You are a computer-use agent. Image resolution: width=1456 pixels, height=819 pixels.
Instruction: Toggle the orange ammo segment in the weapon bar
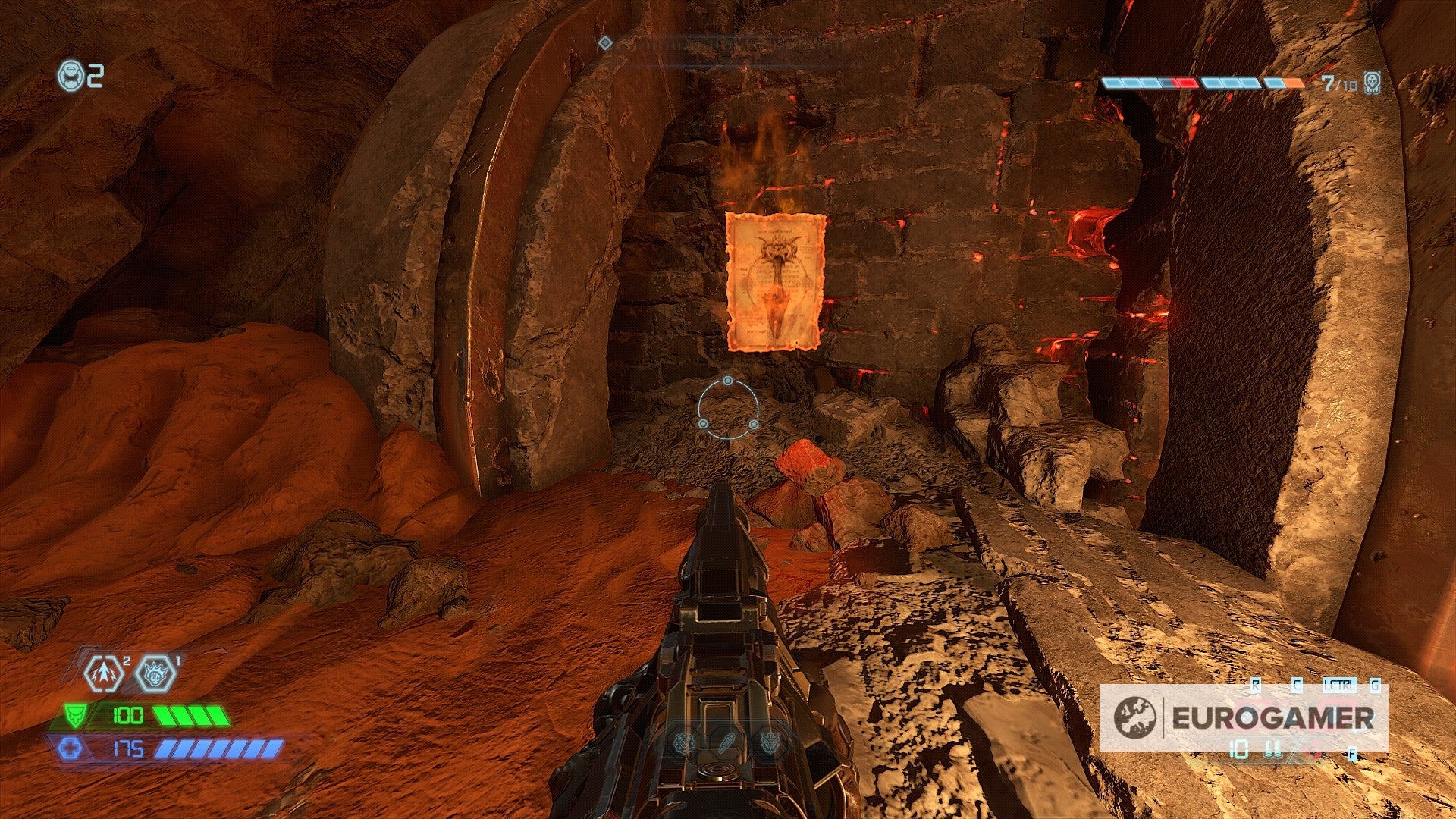tap(1292, 82)
